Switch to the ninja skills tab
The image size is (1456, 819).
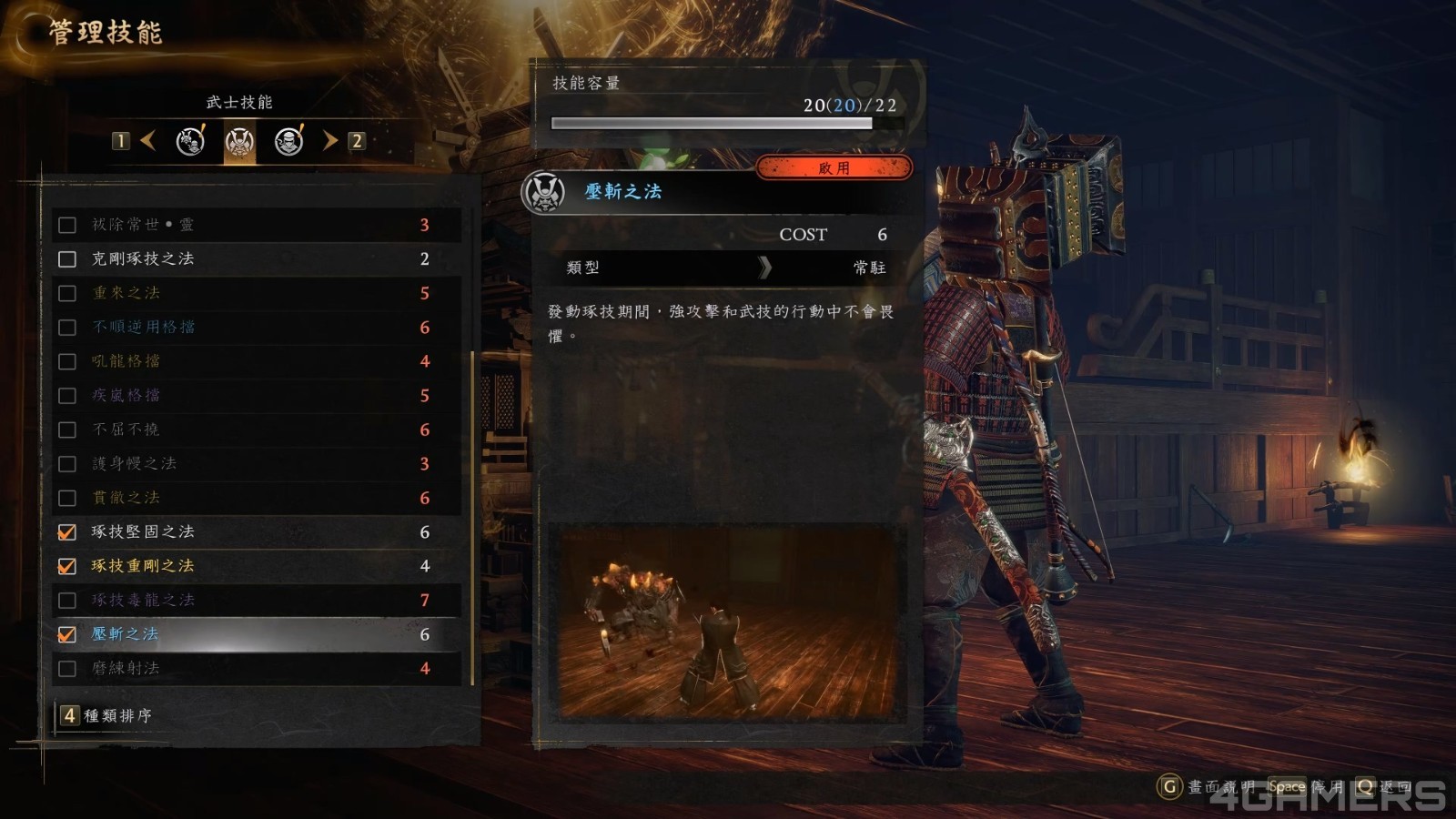click(x=289, y=141)
